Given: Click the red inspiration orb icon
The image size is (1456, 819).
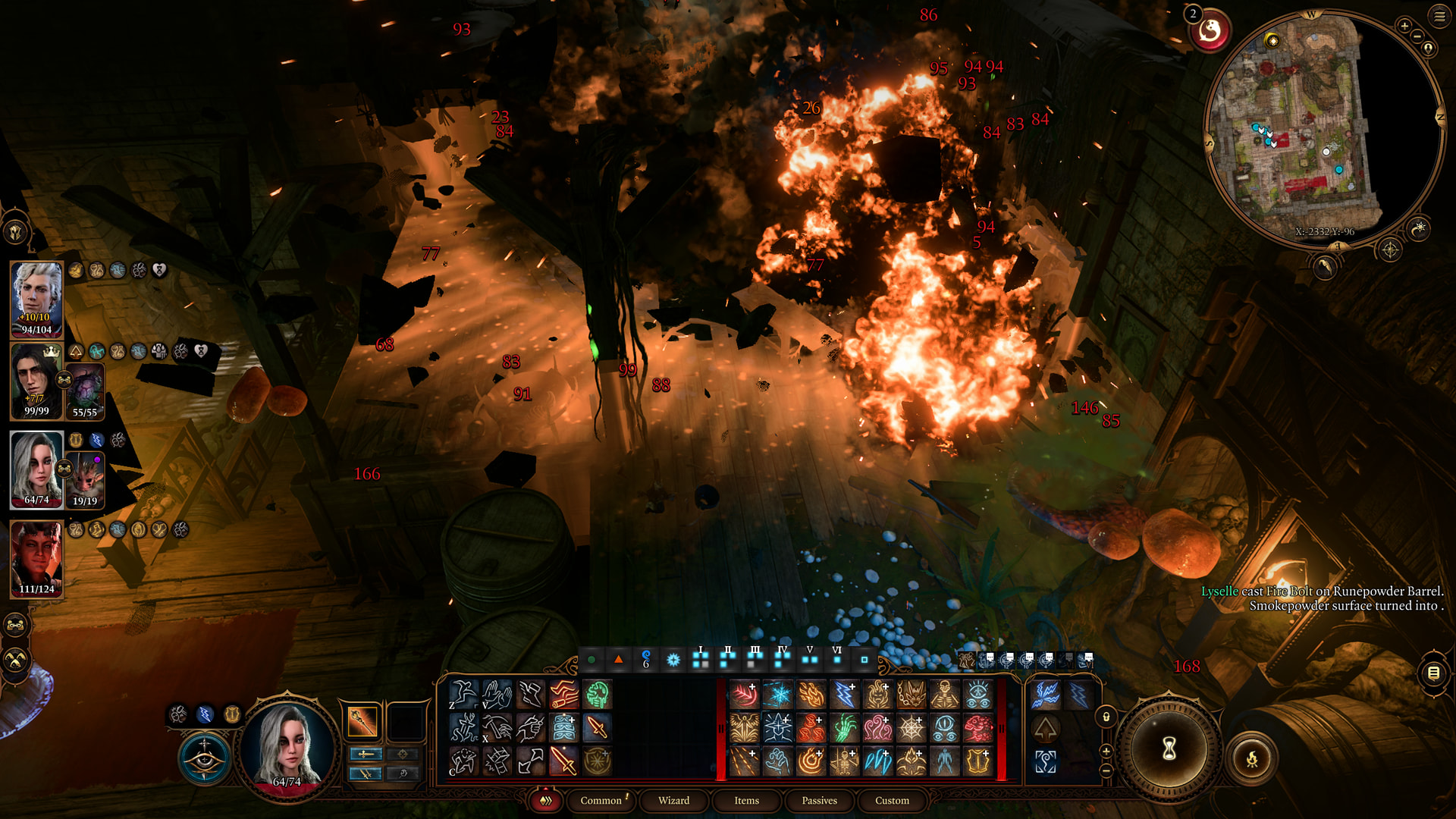Looking at the screenshot, I should [x=1210, y=32].
